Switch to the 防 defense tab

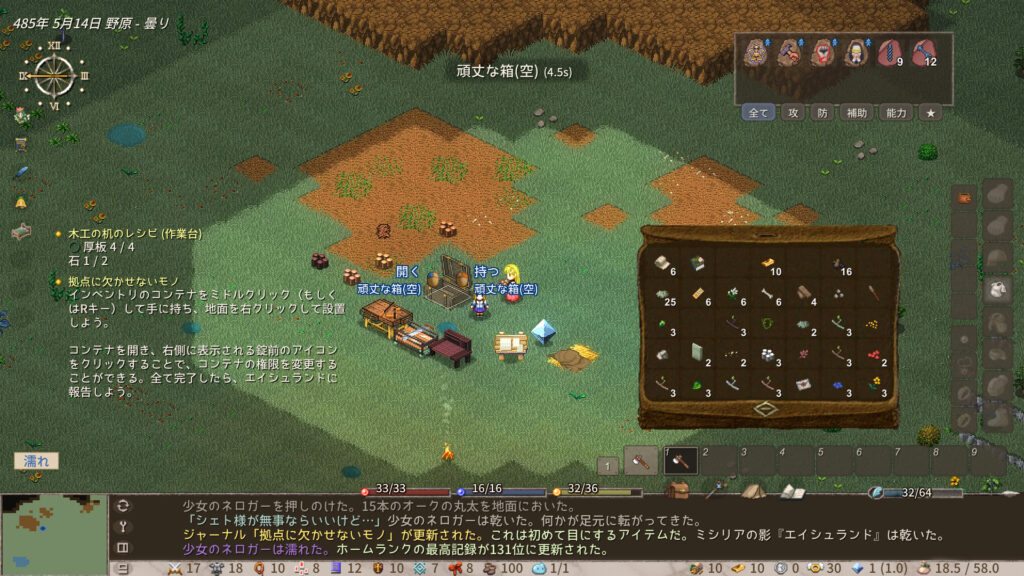(821, 113)
